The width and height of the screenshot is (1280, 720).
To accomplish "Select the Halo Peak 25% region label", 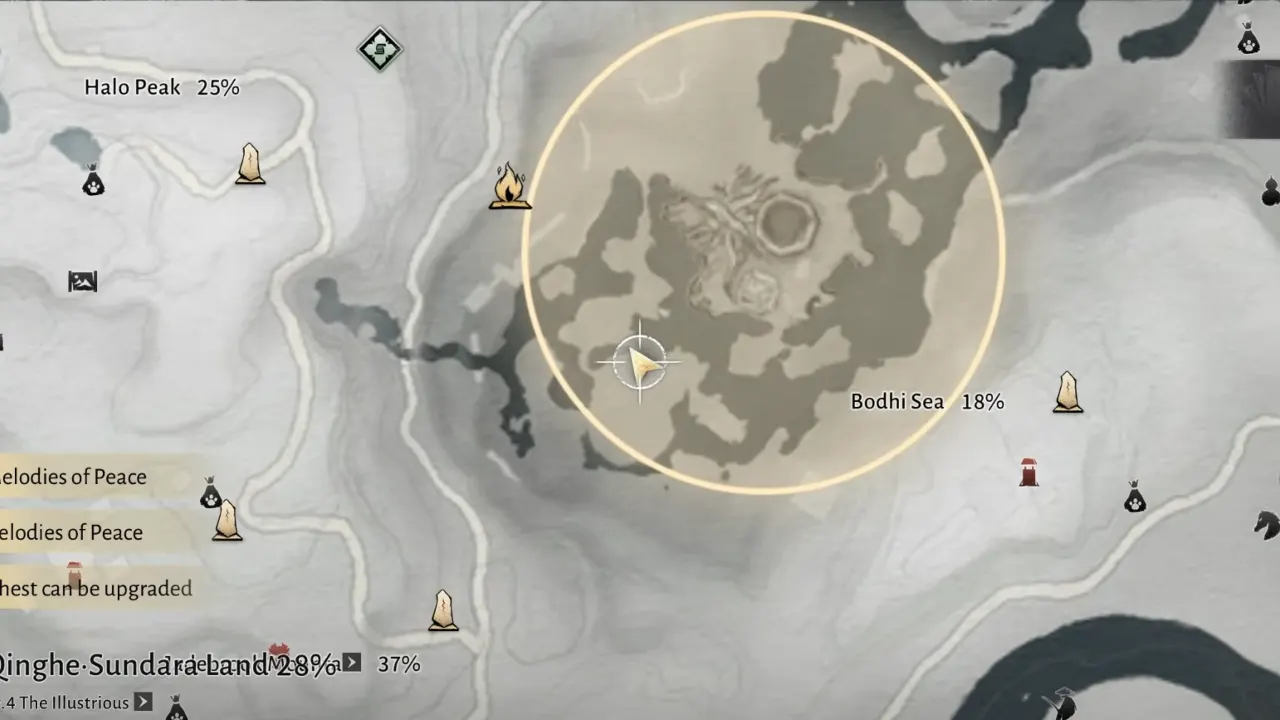I will (x=161, y=87).
